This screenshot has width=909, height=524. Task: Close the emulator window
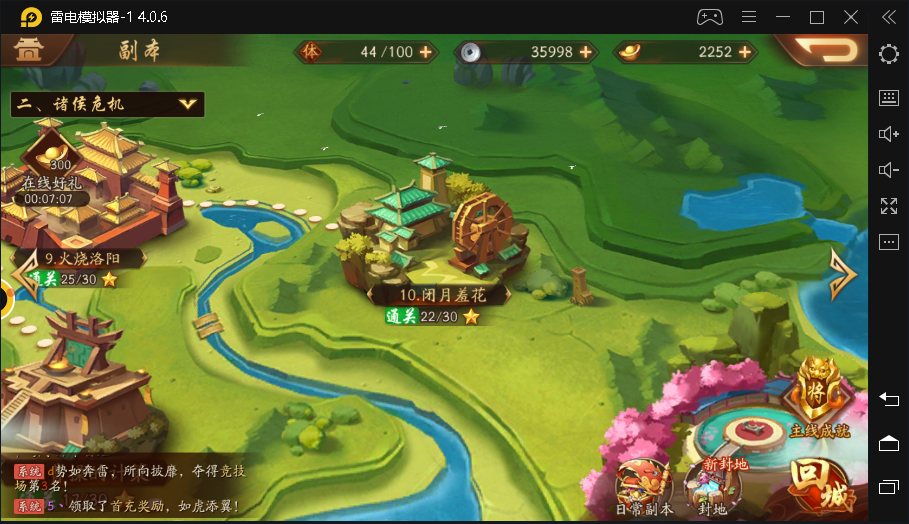tap(851, 17)
